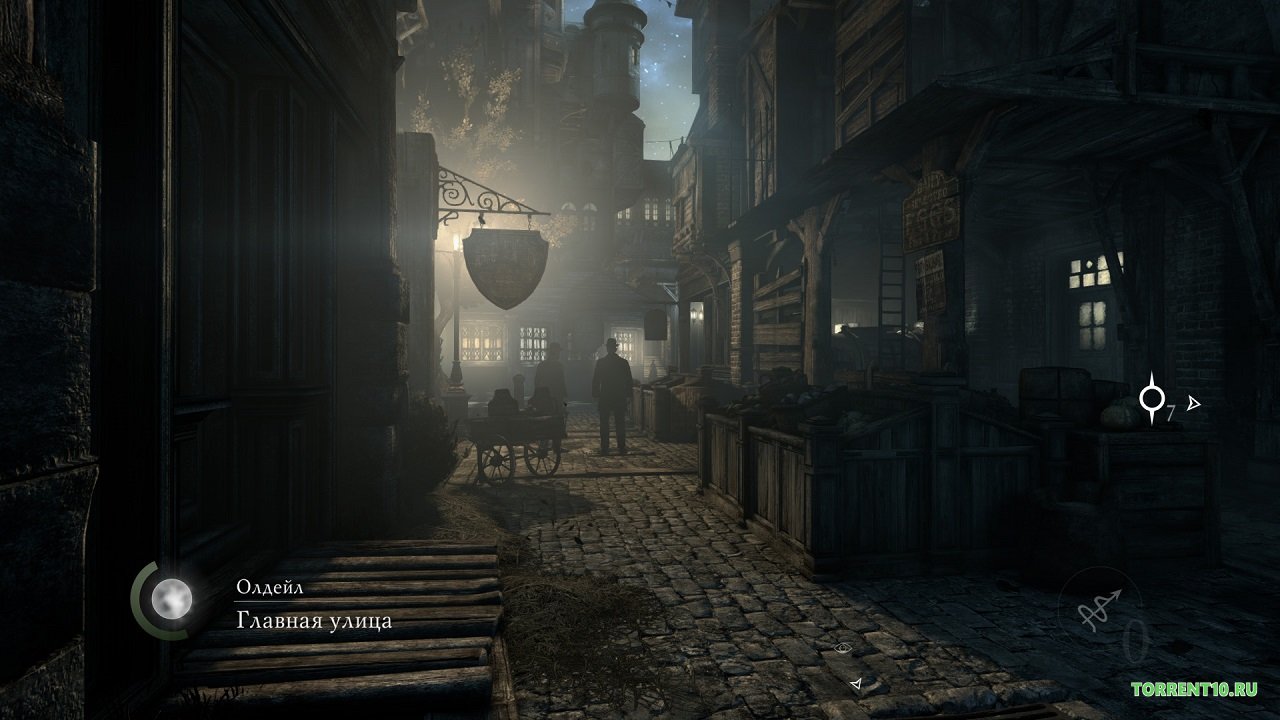1280x720 pixels.
Task: Click the moon light gem indicator
Action: tap(171, 599)
